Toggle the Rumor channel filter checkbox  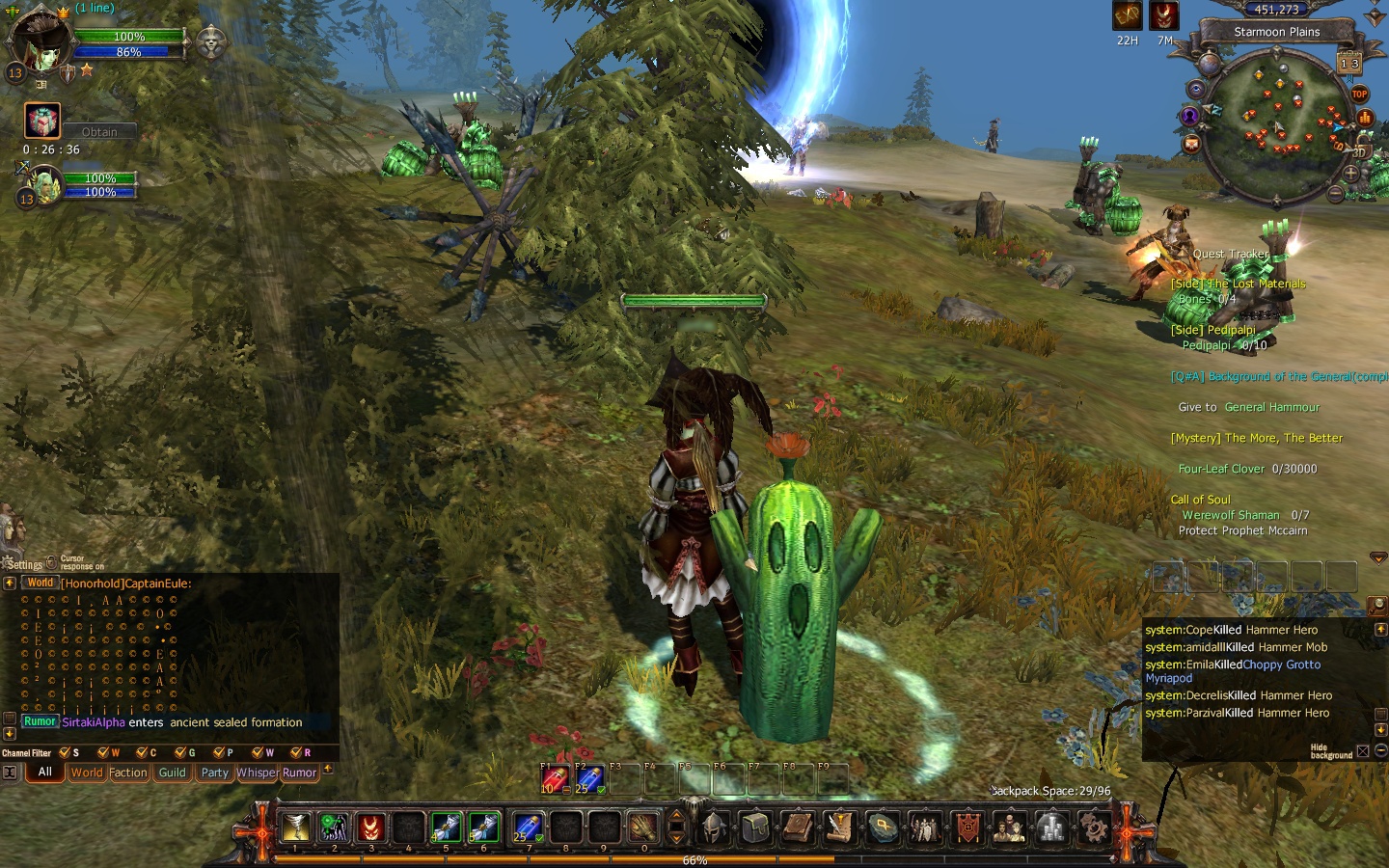click(296, 752)
